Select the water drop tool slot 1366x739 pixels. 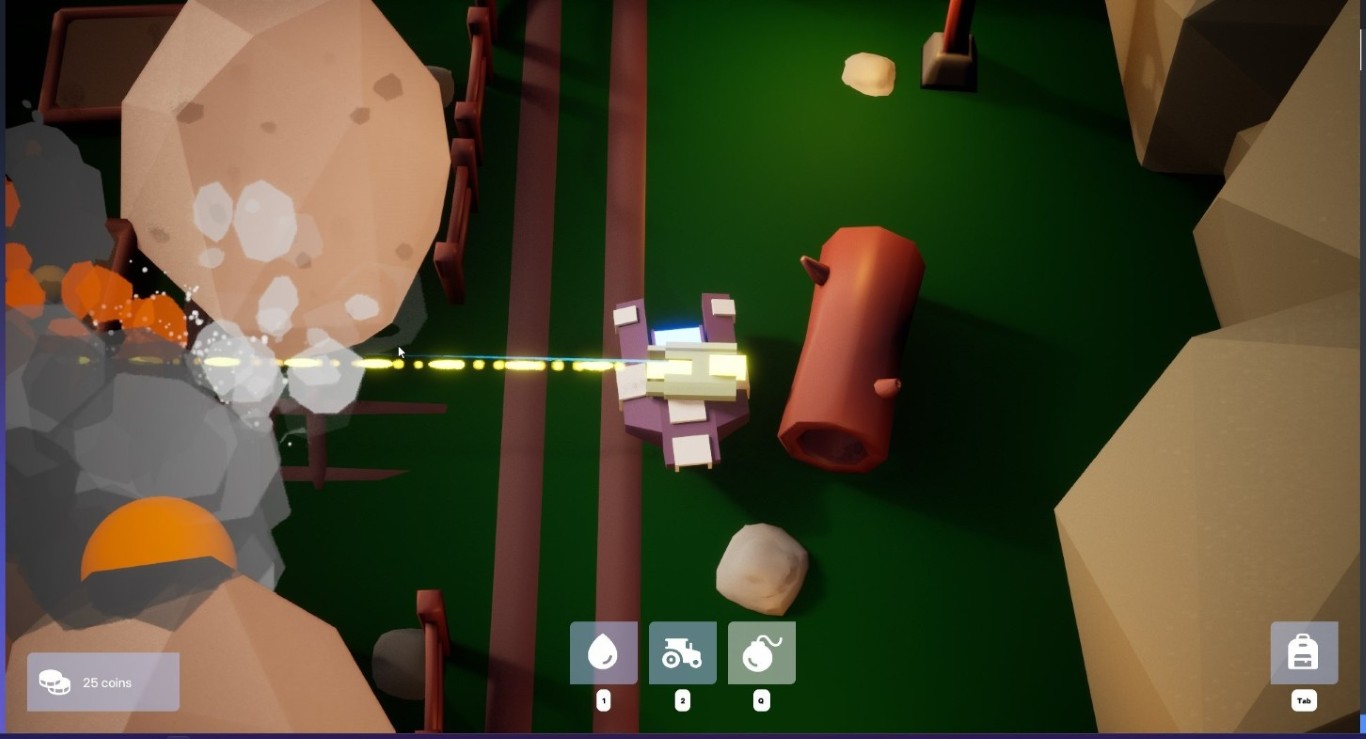click(603, 653)
